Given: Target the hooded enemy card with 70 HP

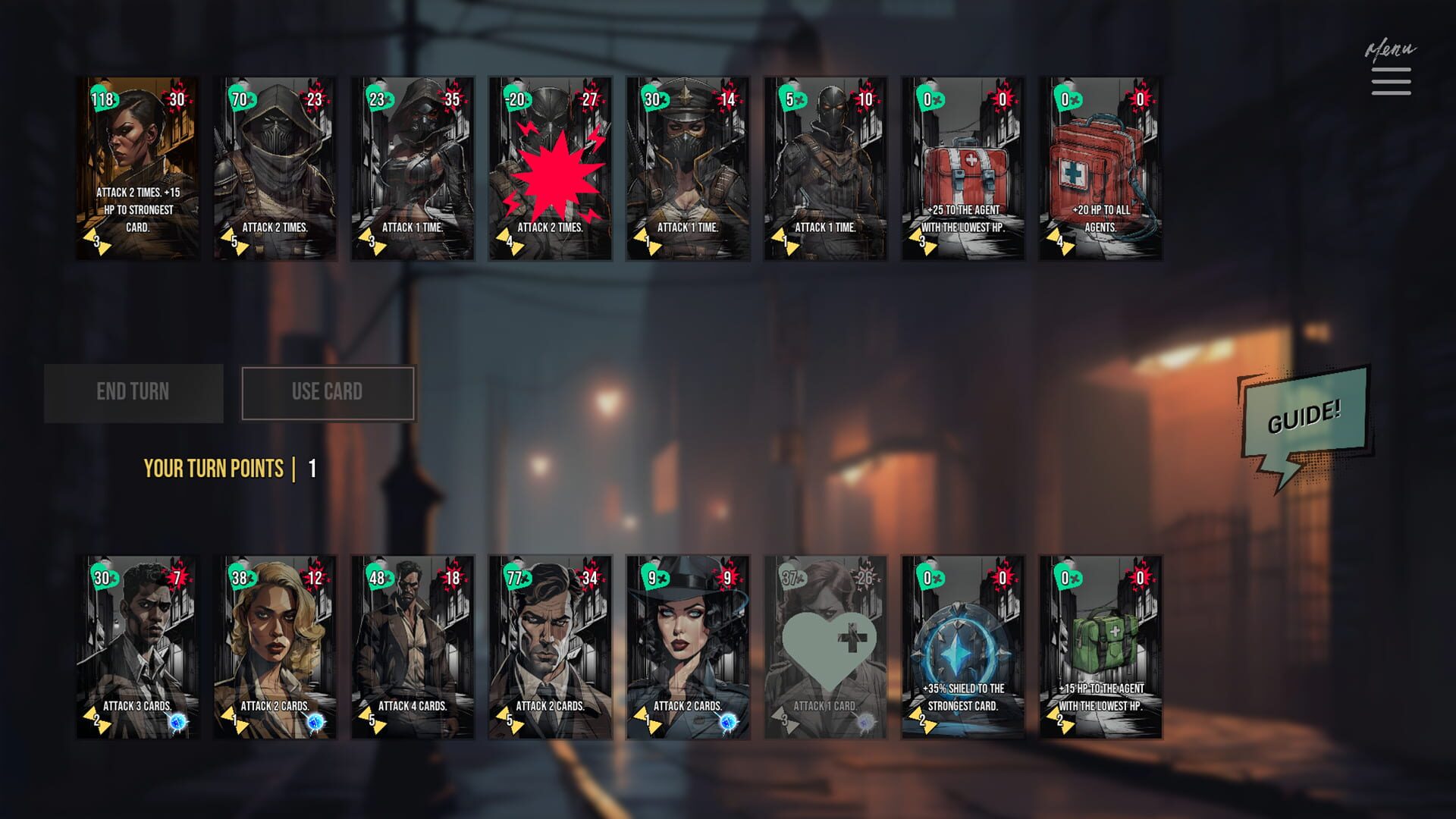Looking at the screenshot, I should 275,168.
